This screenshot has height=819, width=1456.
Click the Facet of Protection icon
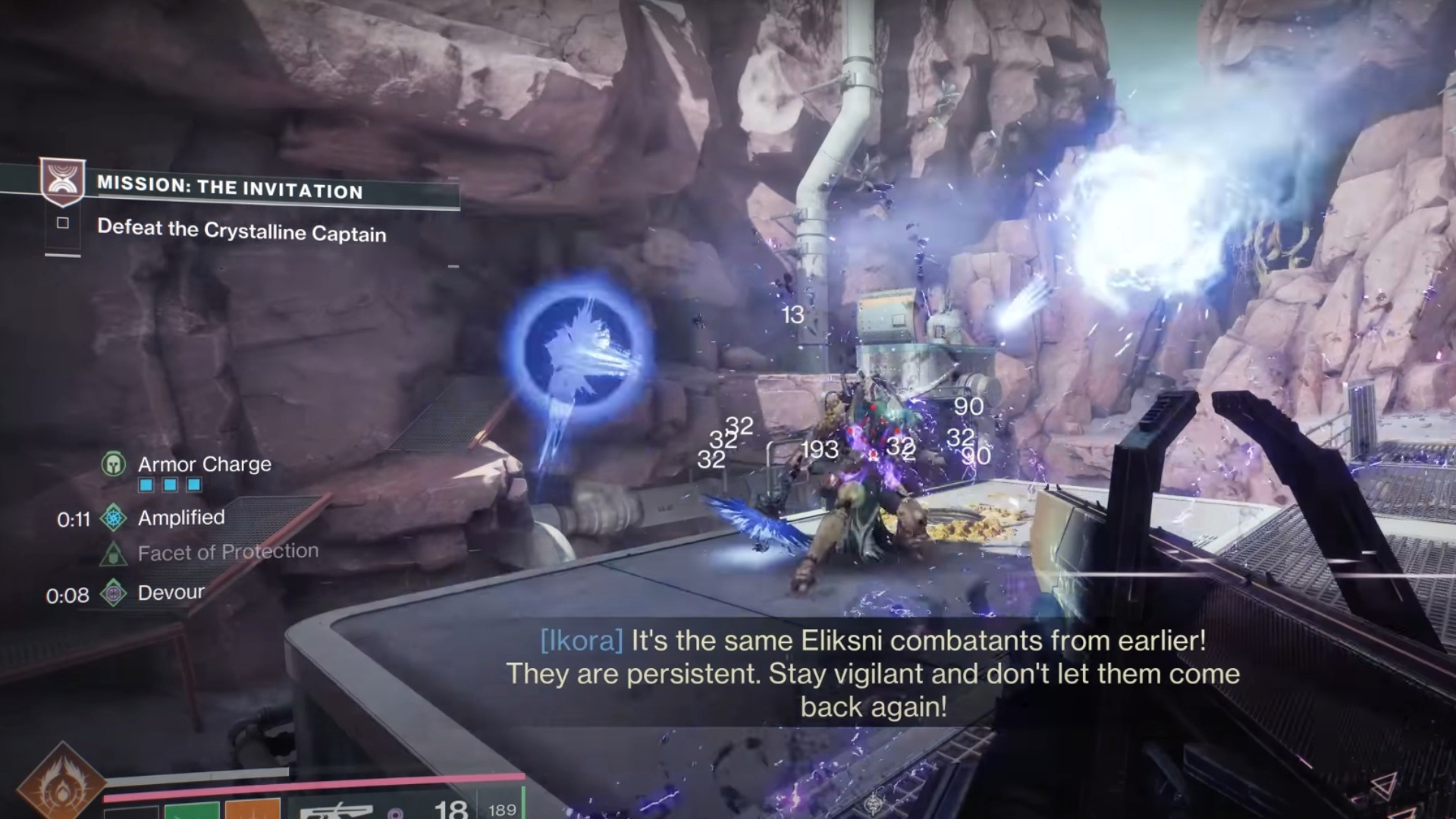coord(114,554)
